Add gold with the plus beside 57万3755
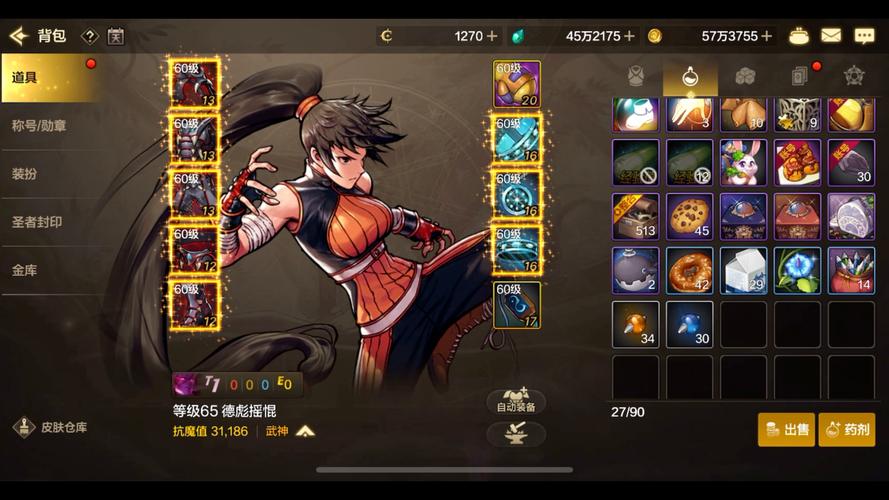 pos(767,36)
